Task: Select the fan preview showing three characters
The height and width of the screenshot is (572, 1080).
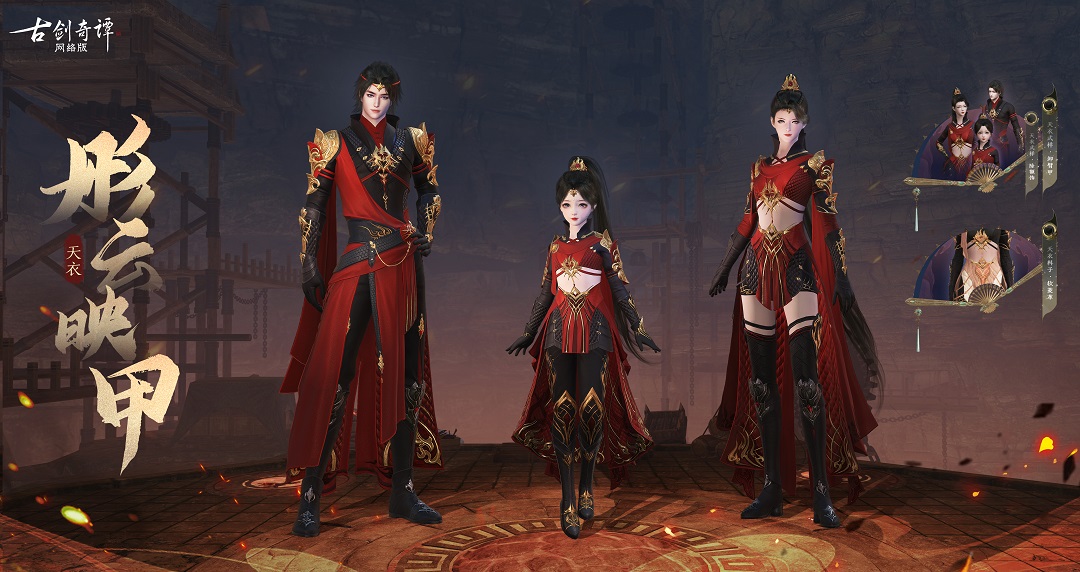Action: pyautogui.click(x=977, y=140)
